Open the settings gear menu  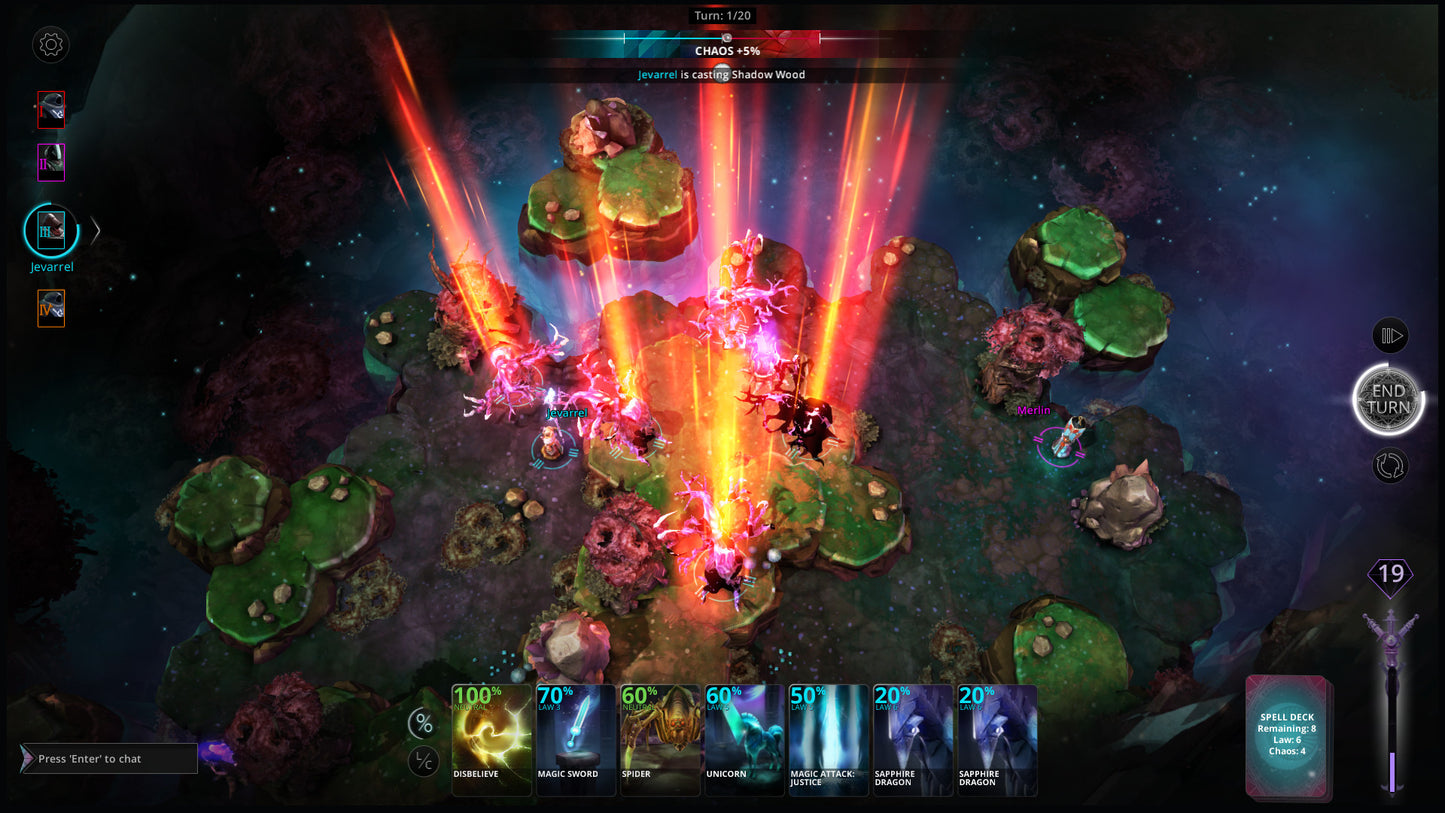(50, 44)
